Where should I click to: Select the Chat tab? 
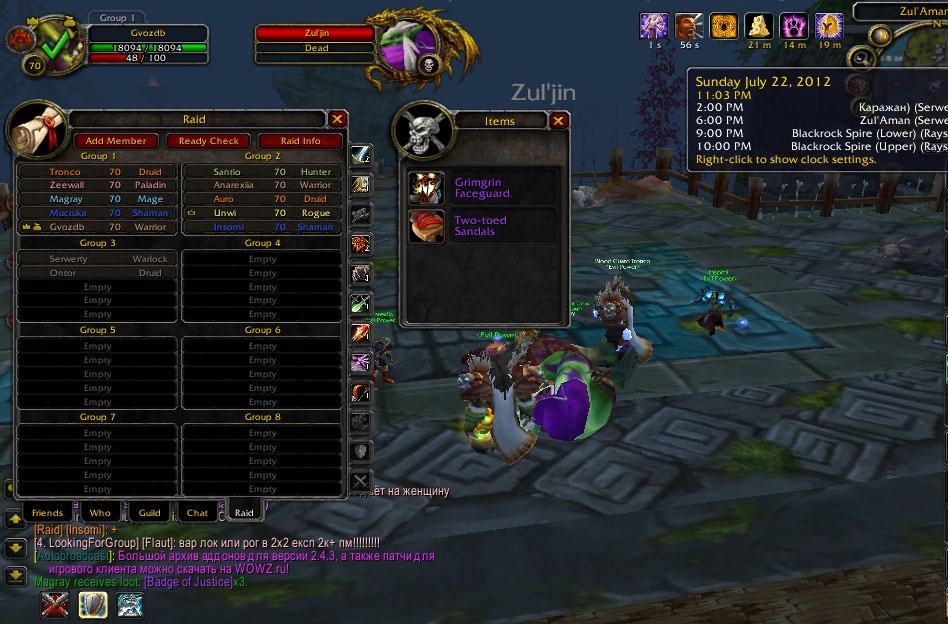(198, 513)
